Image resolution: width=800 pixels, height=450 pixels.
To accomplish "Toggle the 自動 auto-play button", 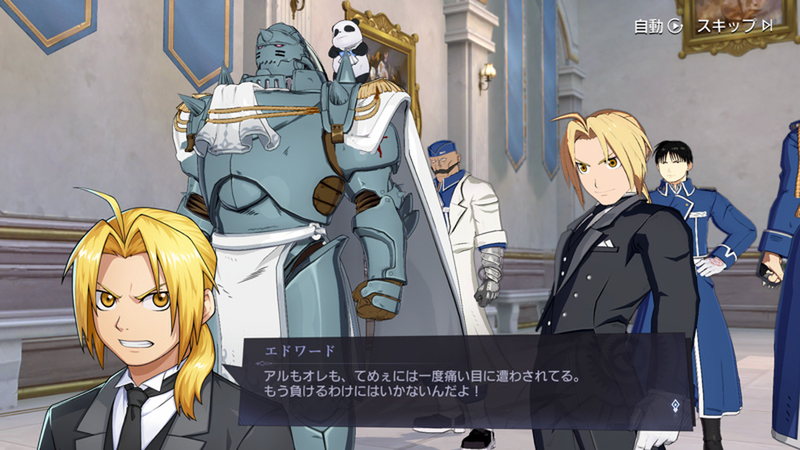I will (x=657, y=26).
